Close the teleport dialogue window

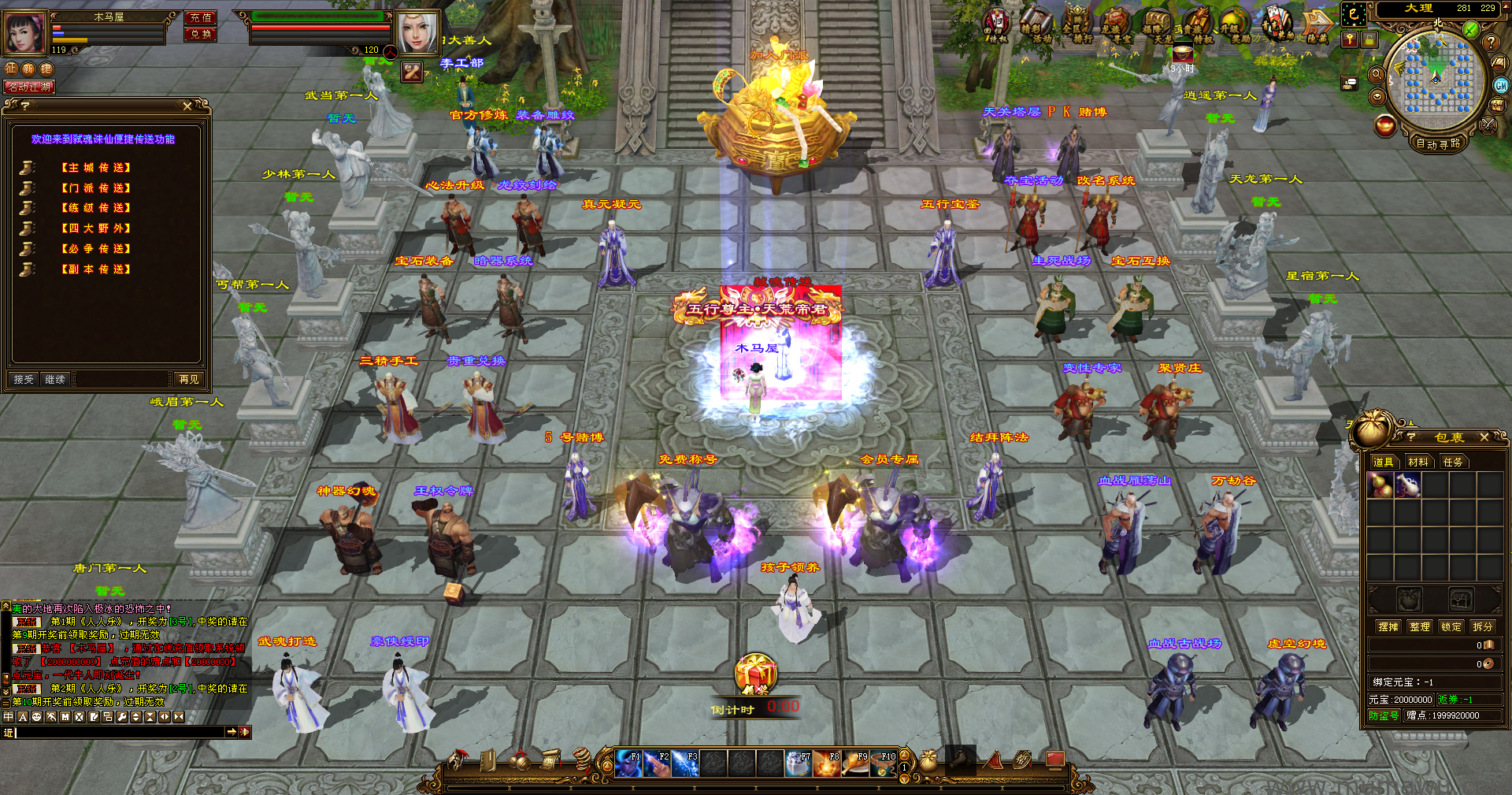click(187, 106)
